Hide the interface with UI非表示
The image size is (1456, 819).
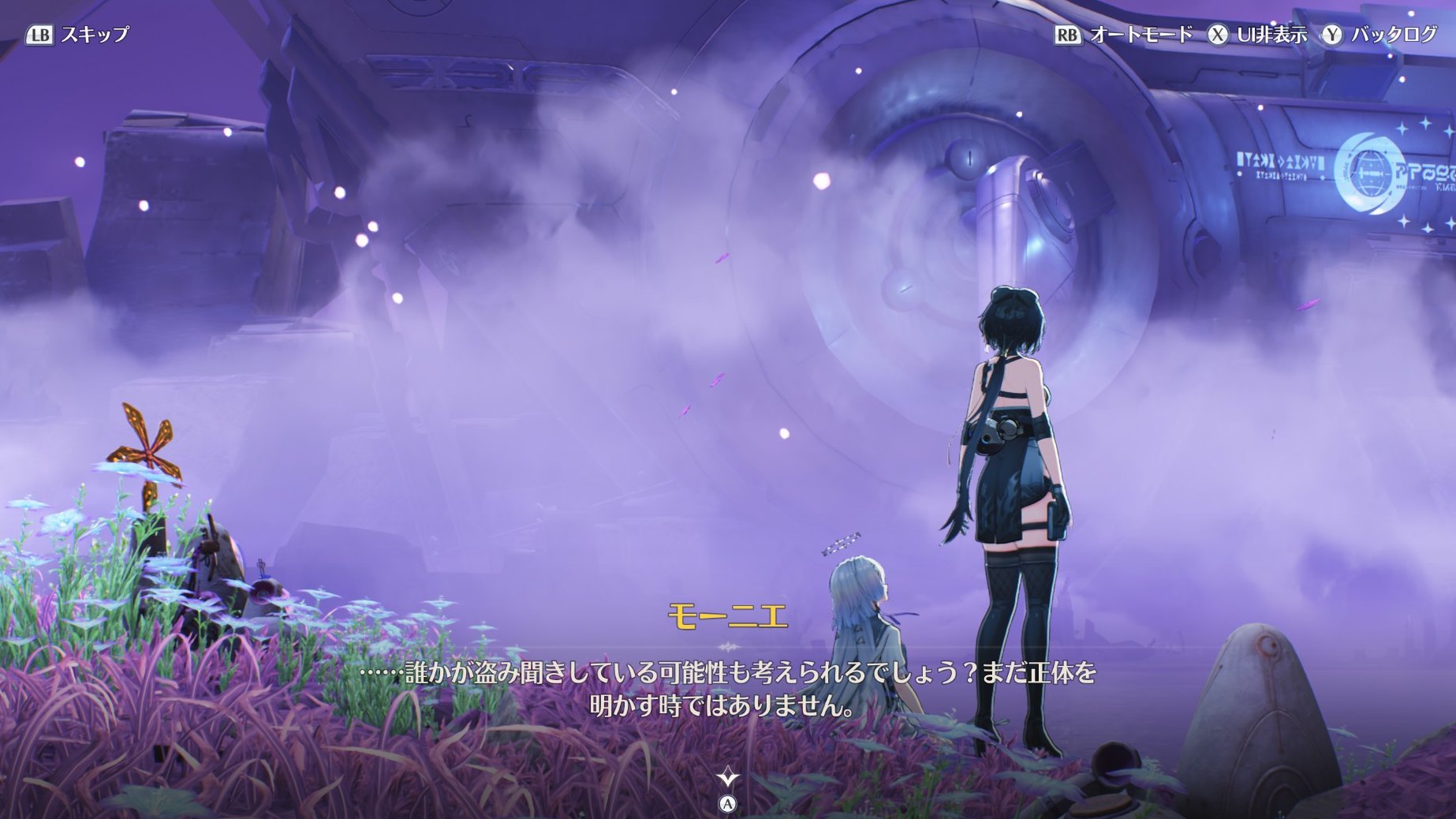(1259, 35)
